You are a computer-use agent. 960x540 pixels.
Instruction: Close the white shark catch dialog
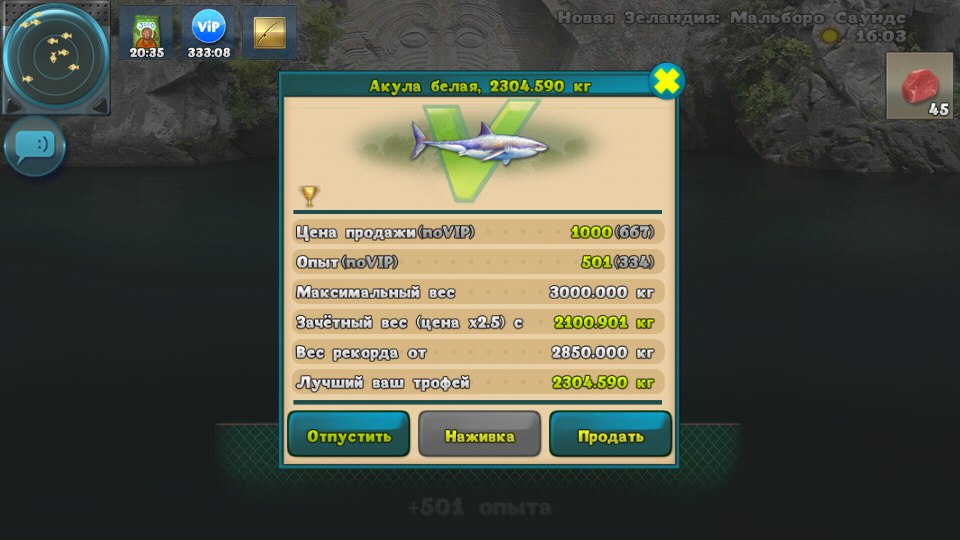666,81
